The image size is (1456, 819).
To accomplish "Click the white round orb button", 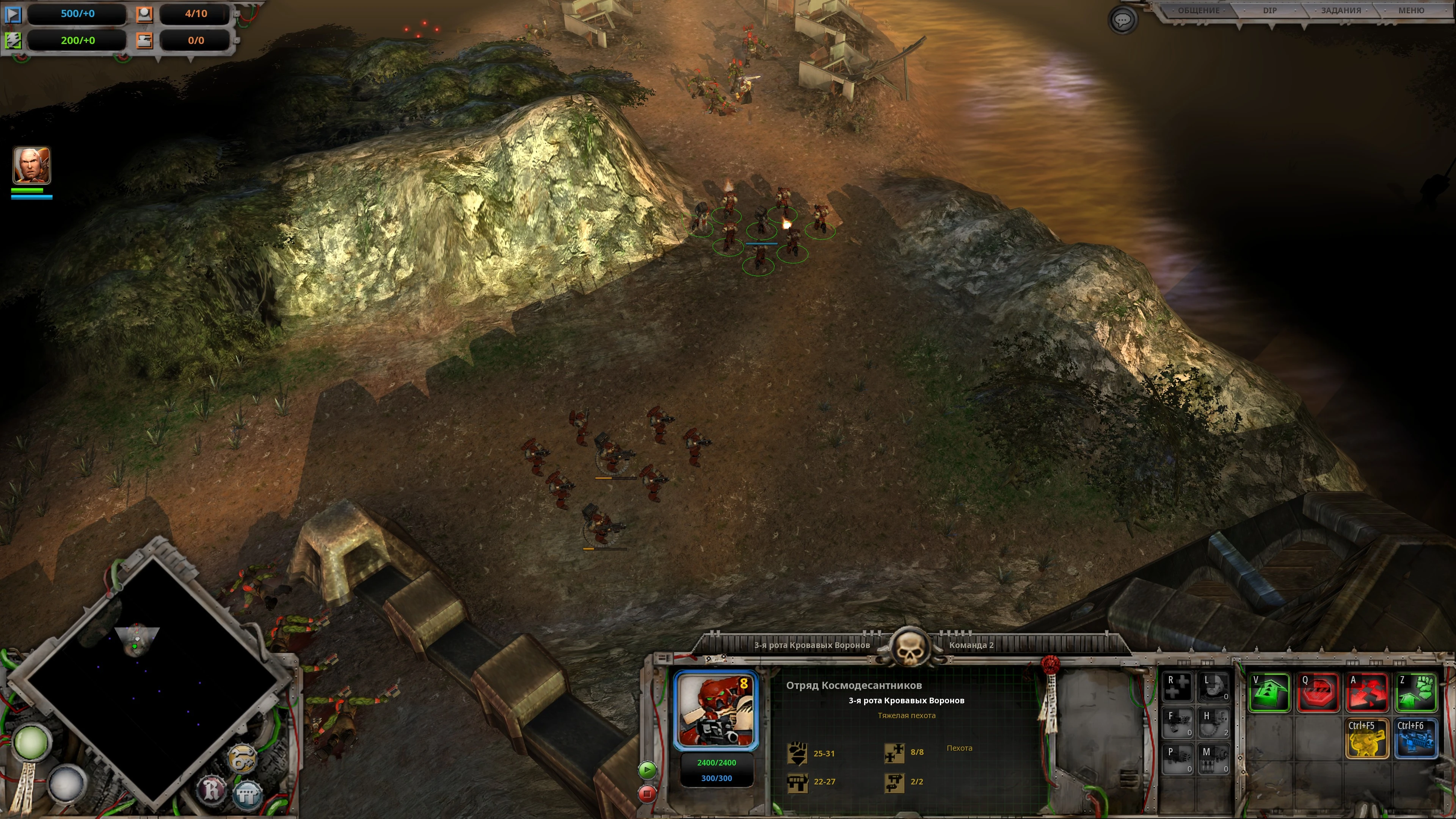I will pyautogui.click(x=66, y=783).
